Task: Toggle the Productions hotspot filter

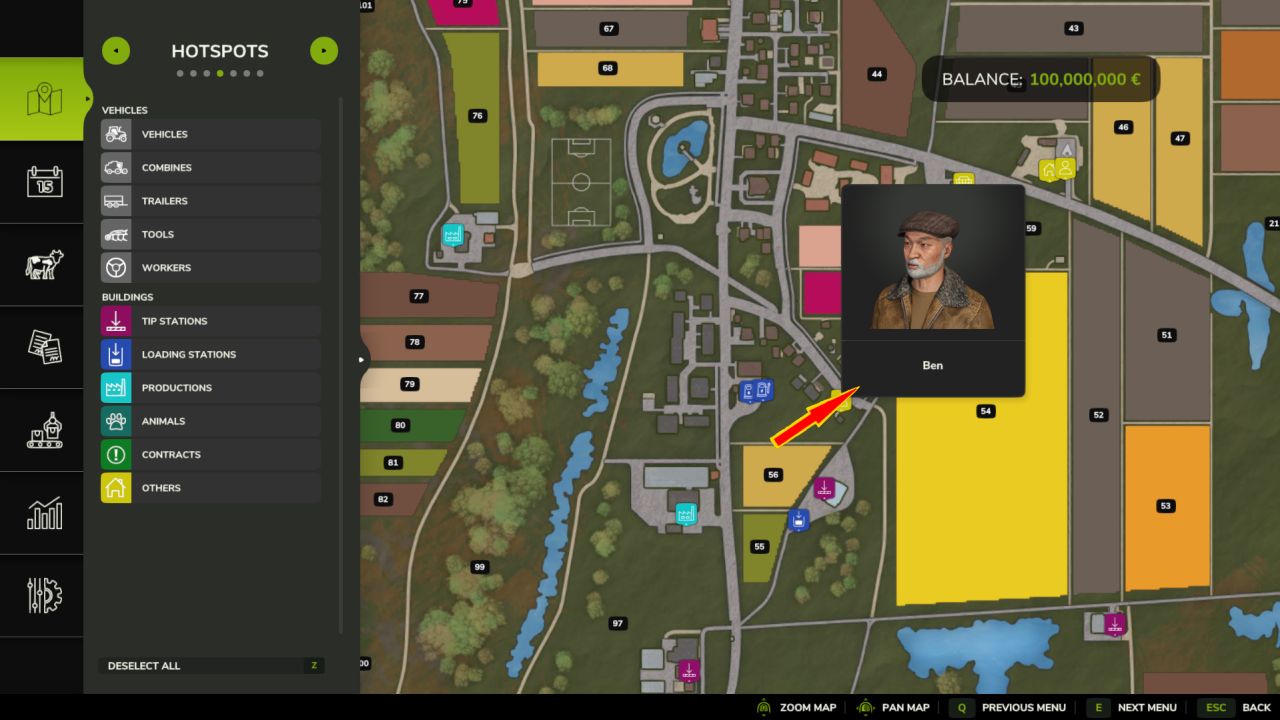Action: 211,388
